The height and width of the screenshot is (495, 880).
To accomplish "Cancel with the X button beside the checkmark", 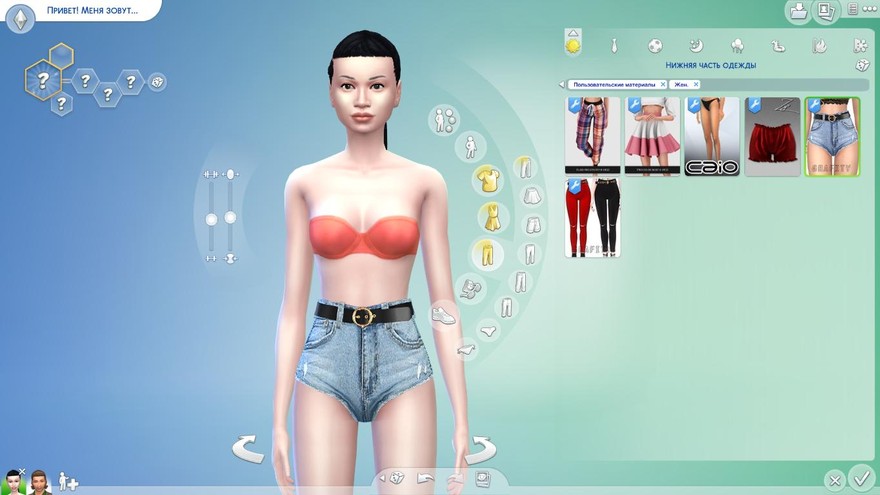I will point(834,480).
